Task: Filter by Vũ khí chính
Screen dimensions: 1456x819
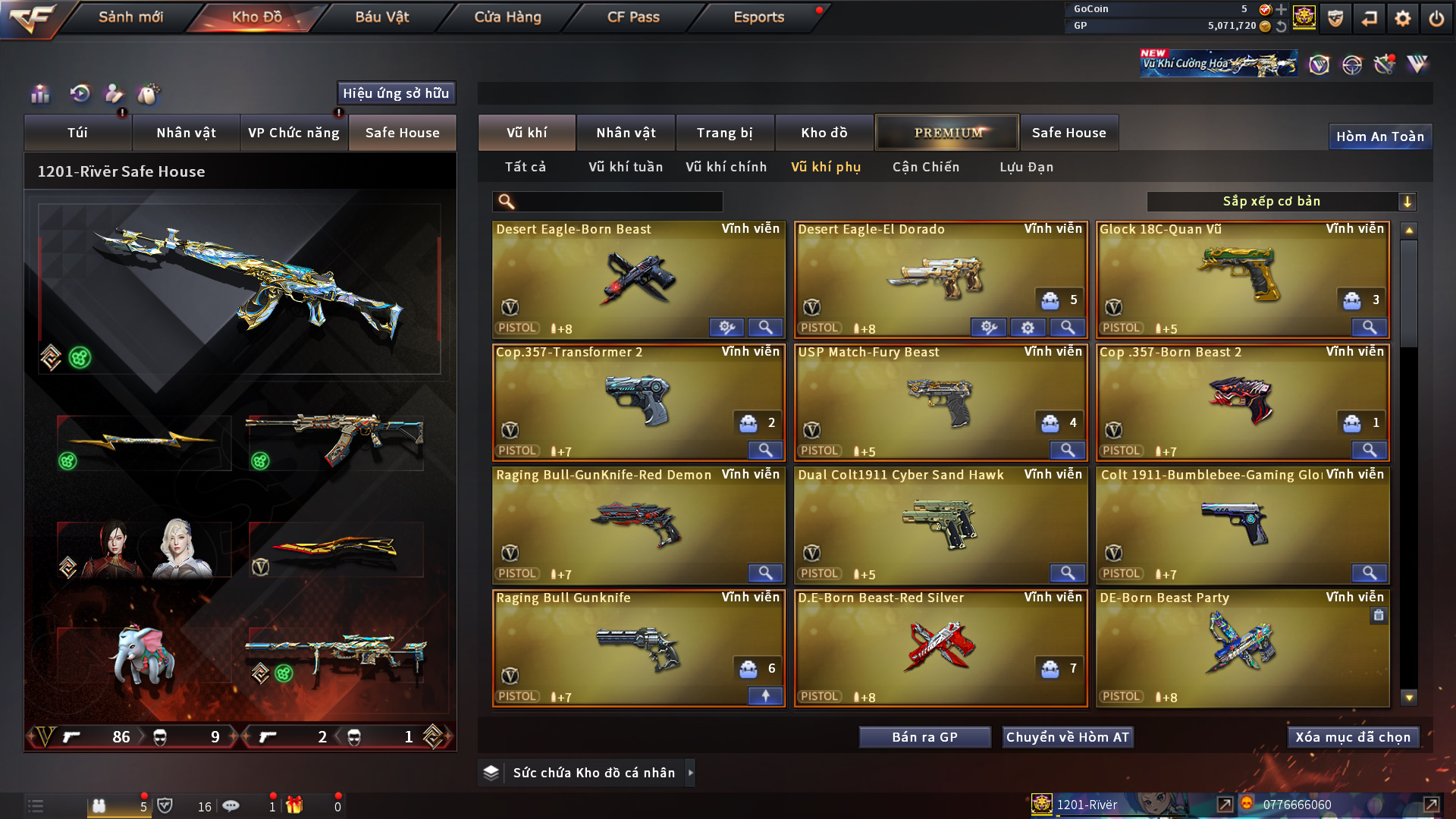Action: pos(726,167)
